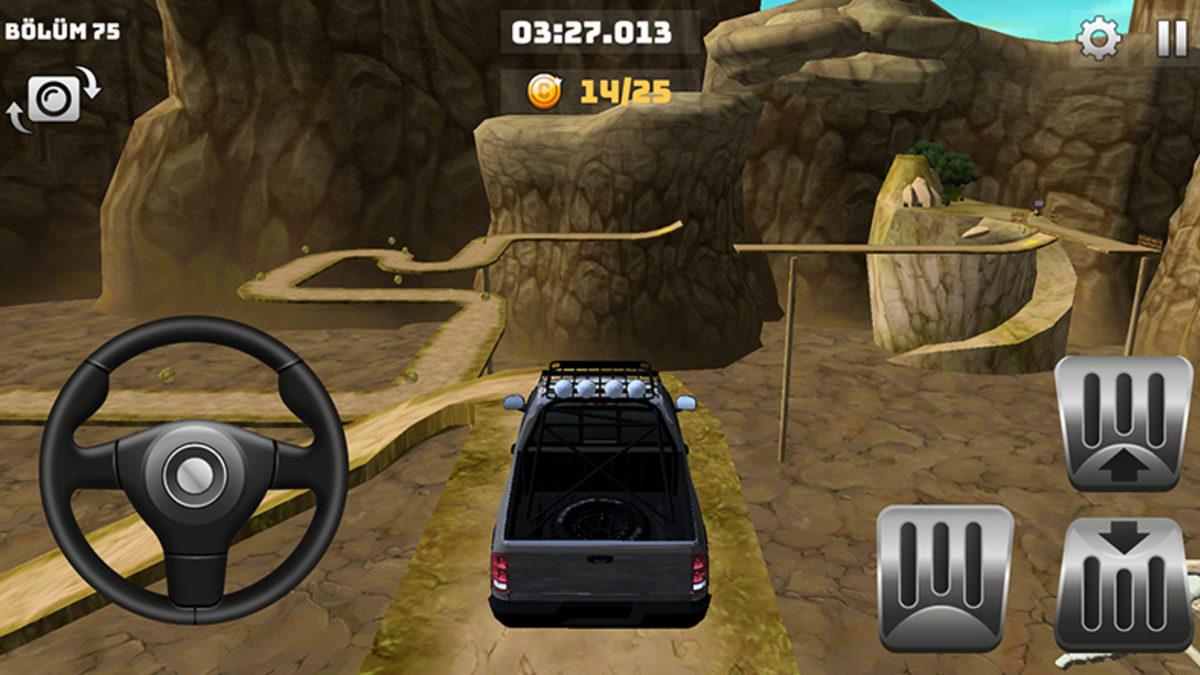Switch the camera view
This screenshot has width=1200, height=675.
pos(54,99)
